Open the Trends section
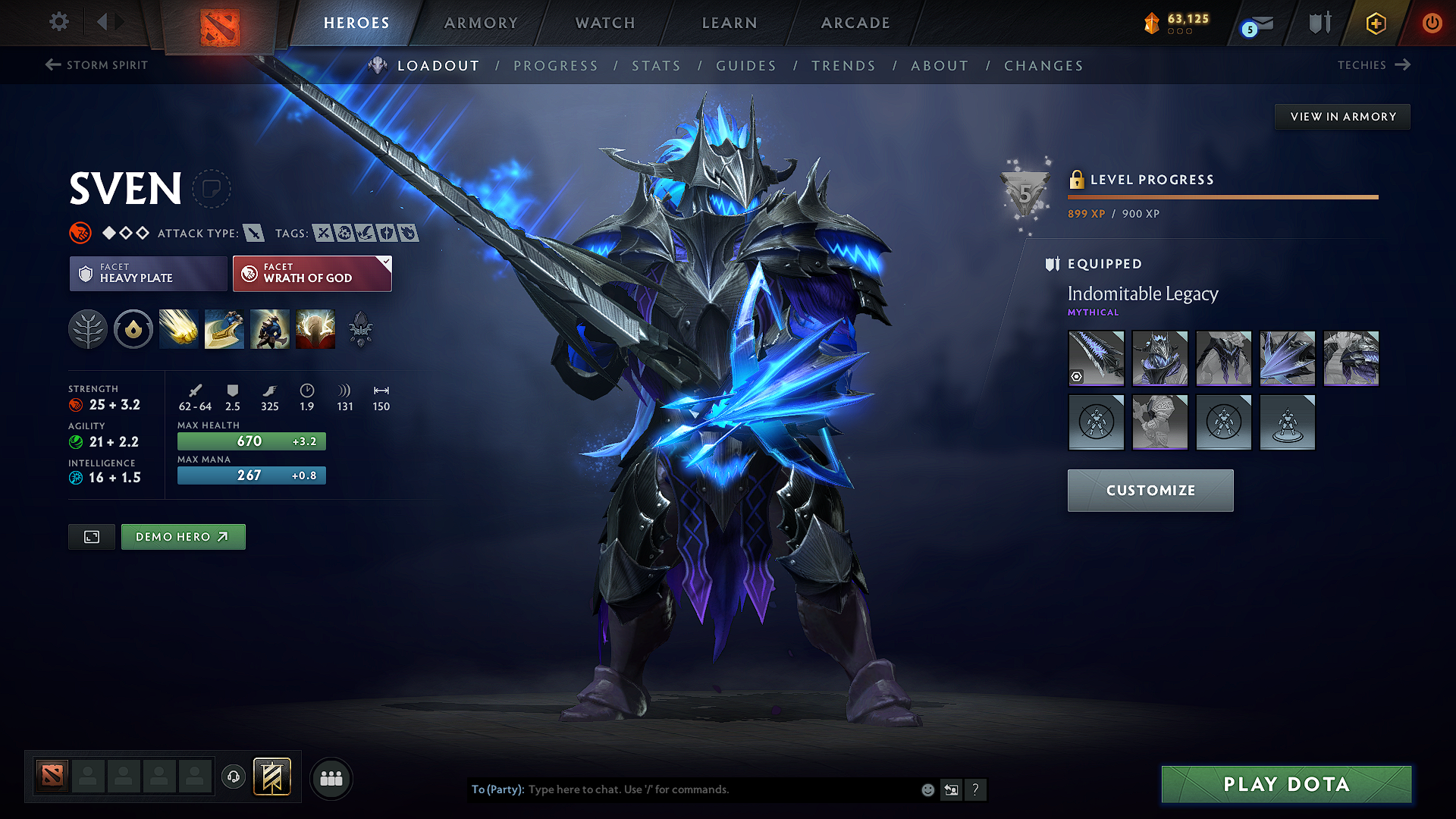Viewport: 1456px width, 819px height. [x=843, y=66]
